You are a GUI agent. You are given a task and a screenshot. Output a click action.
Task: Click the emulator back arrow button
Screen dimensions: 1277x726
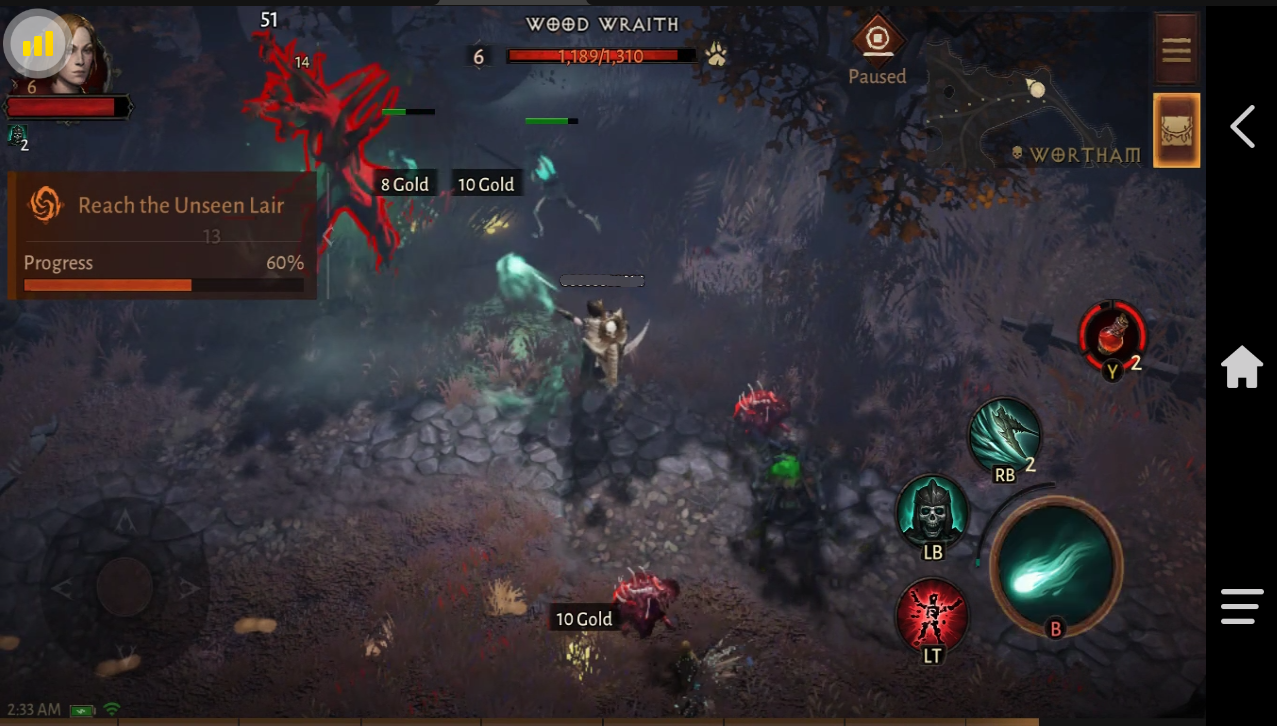click(x=1242, y=127)
